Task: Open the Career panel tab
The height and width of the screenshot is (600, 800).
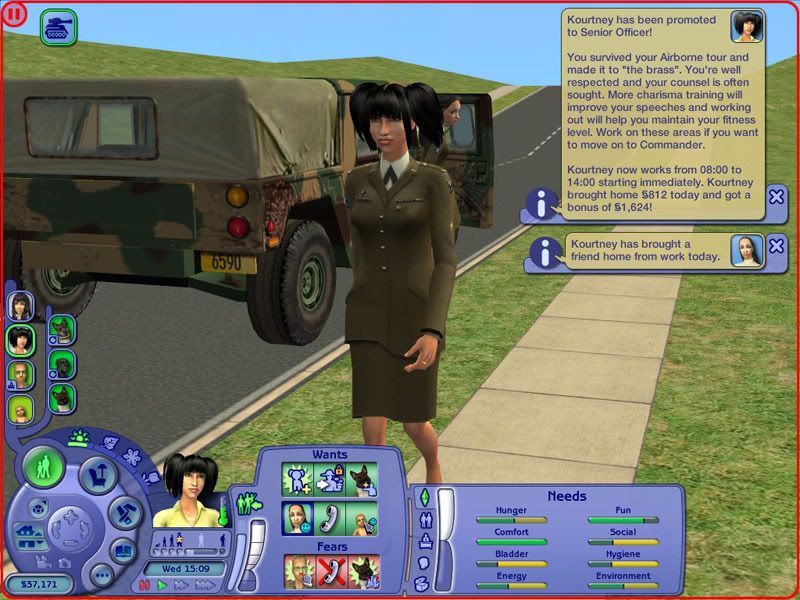Action: click(x=423, y=540)
